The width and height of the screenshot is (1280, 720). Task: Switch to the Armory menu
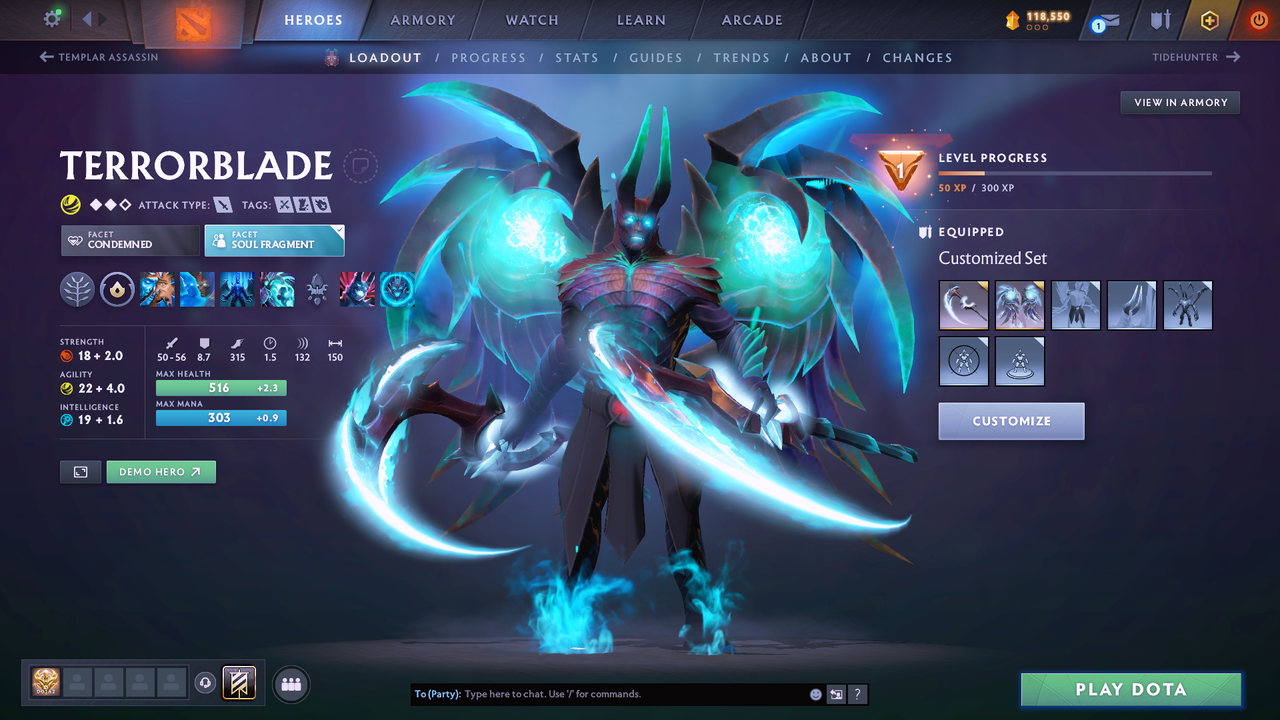[x=422, y=19]
